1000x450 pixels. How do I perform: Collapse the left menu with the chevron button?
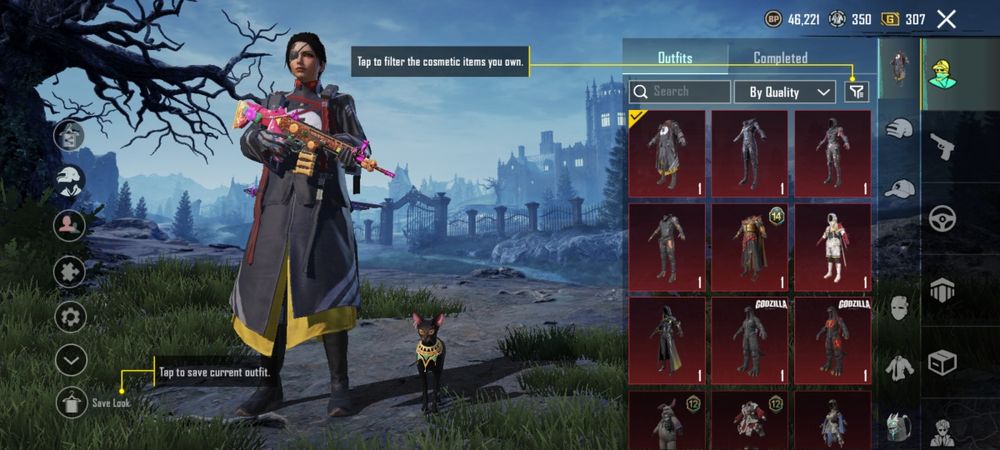point(71,360)
